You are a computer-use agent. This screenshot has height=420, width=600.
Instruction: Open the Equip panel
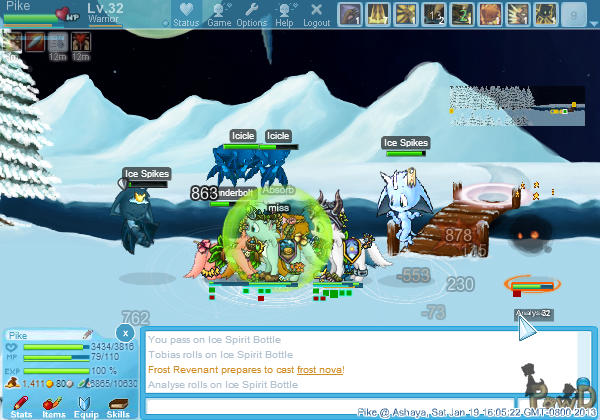[86, 404]
